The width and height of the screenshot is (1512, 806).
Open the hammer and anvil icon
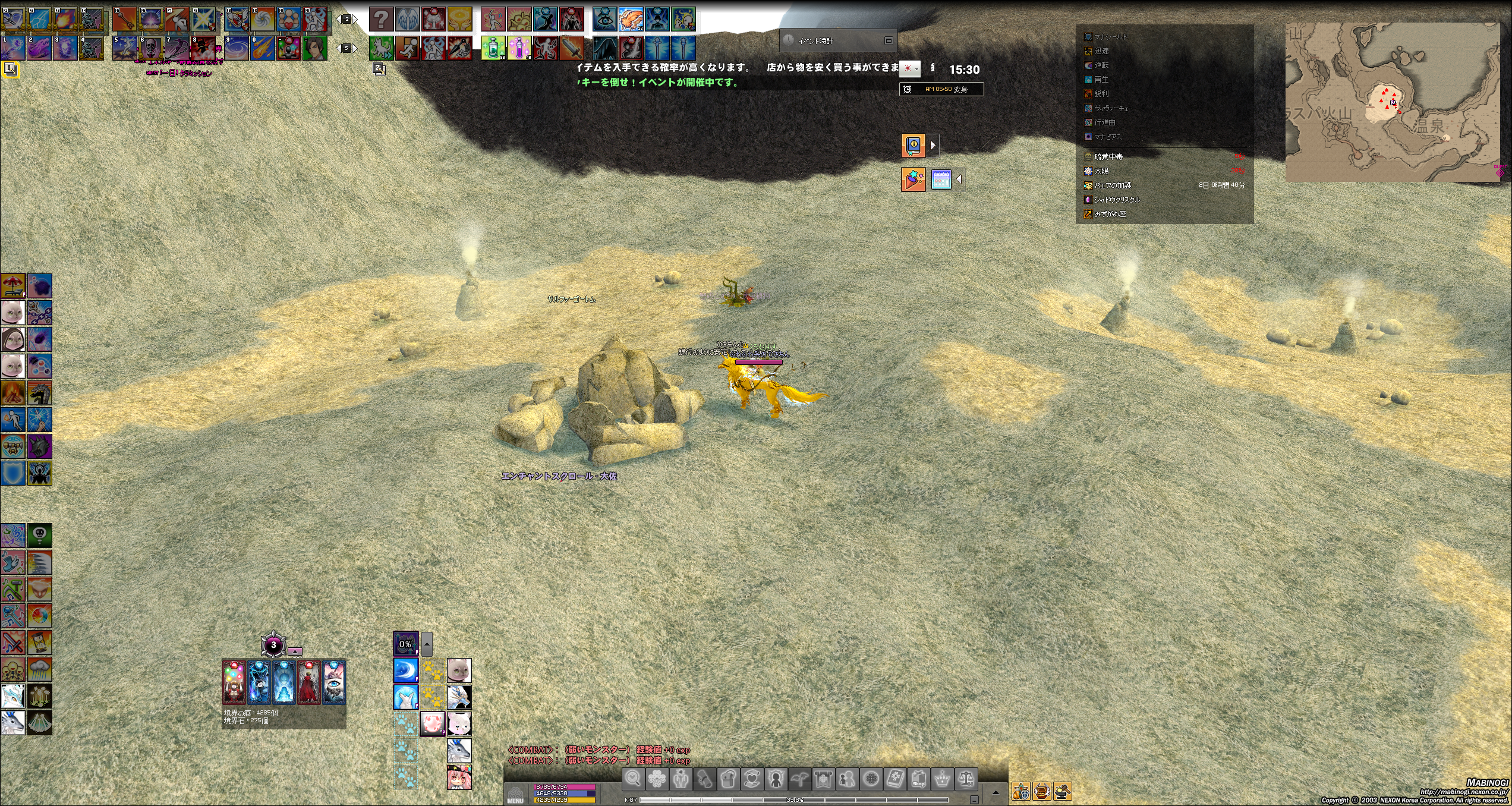pyautogui.click(x=1062, y=791)
